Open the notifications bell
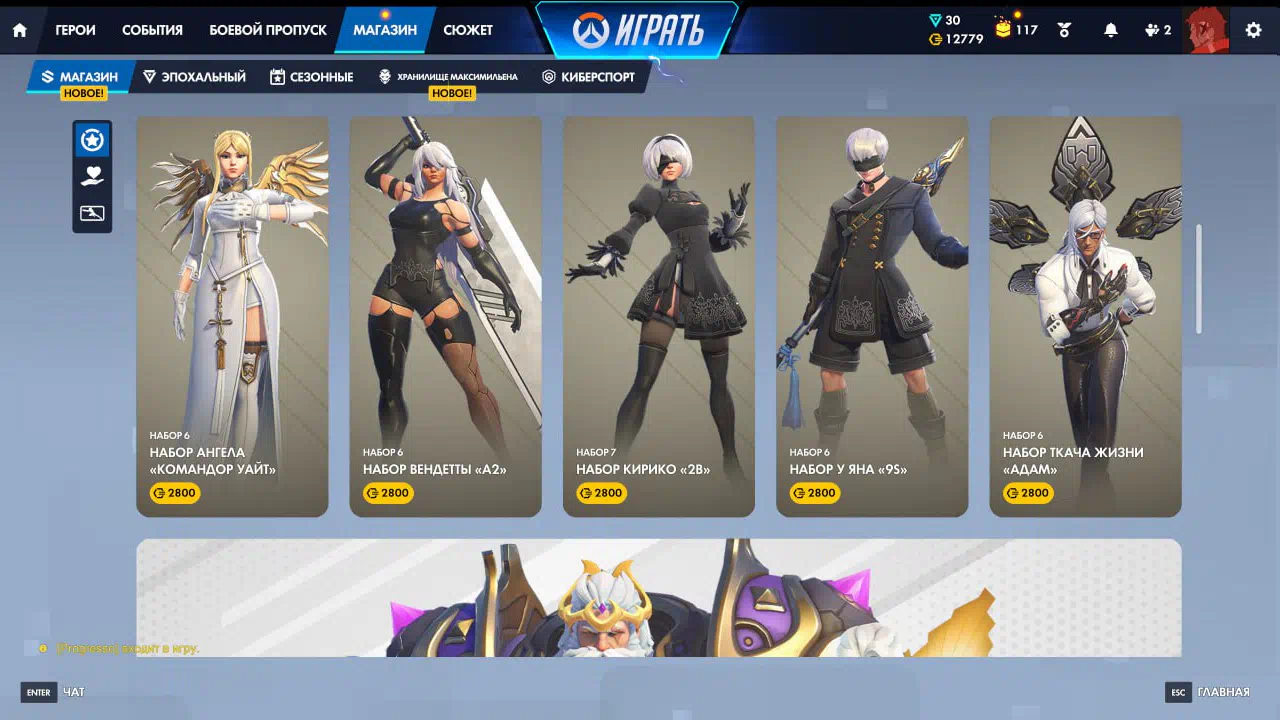This screenshot has height=720, width=1280. [x=1110, y=30]
